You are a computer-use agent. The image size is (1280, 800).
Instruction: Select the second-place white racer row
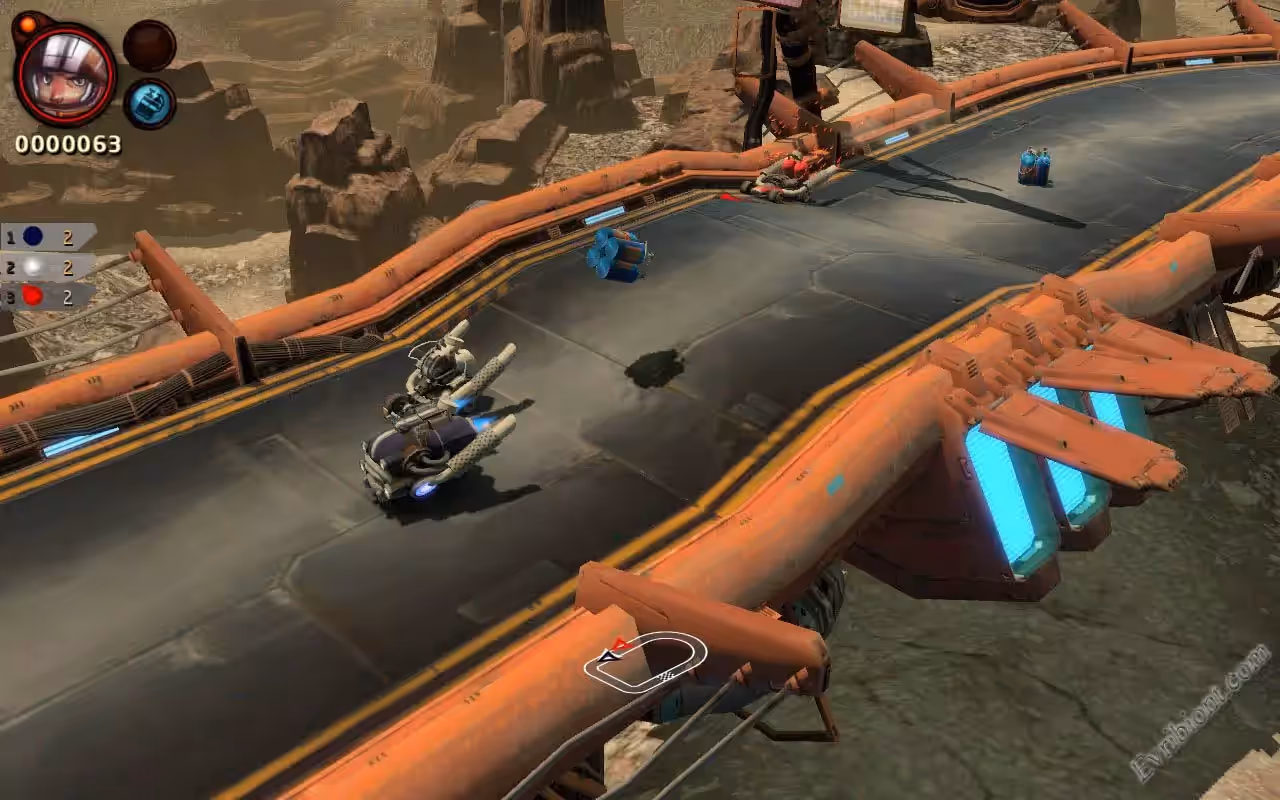coord(48,267)
